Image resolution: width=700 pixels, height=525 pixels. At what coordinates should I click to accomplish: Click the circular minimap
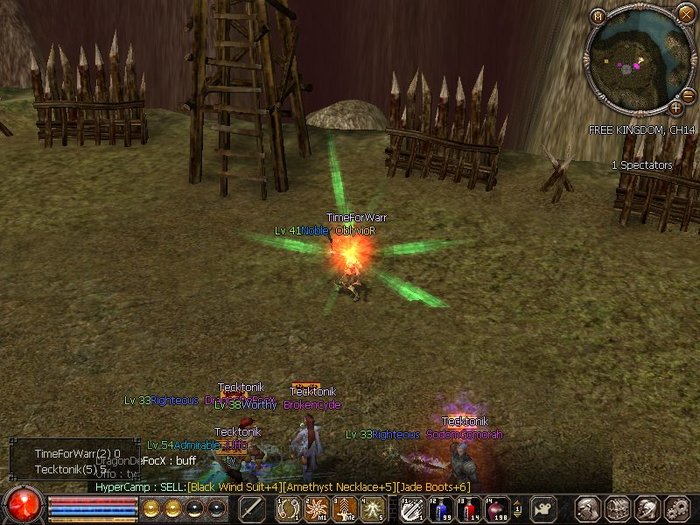(x=637, y=62)
